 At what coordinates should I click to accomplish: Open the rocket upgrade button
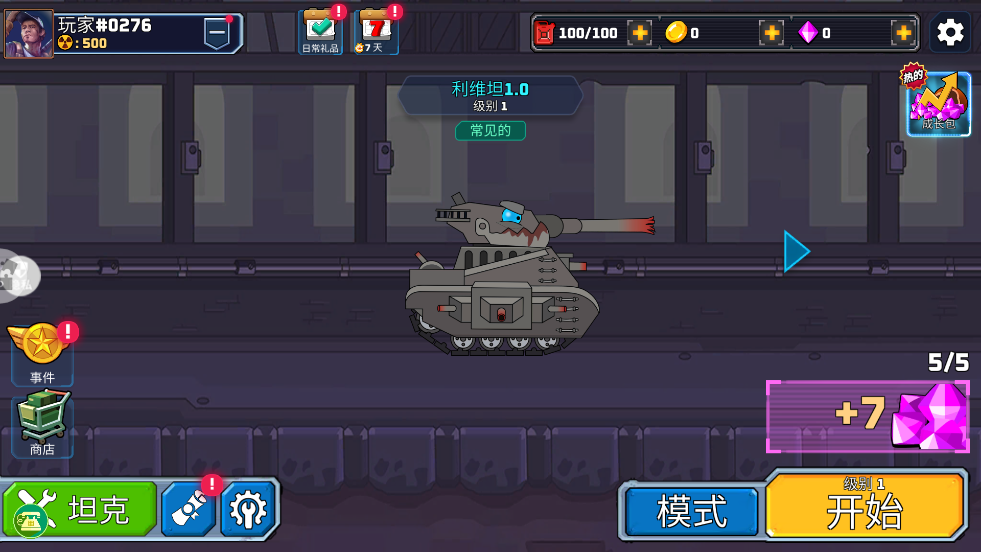click(188, 510)
